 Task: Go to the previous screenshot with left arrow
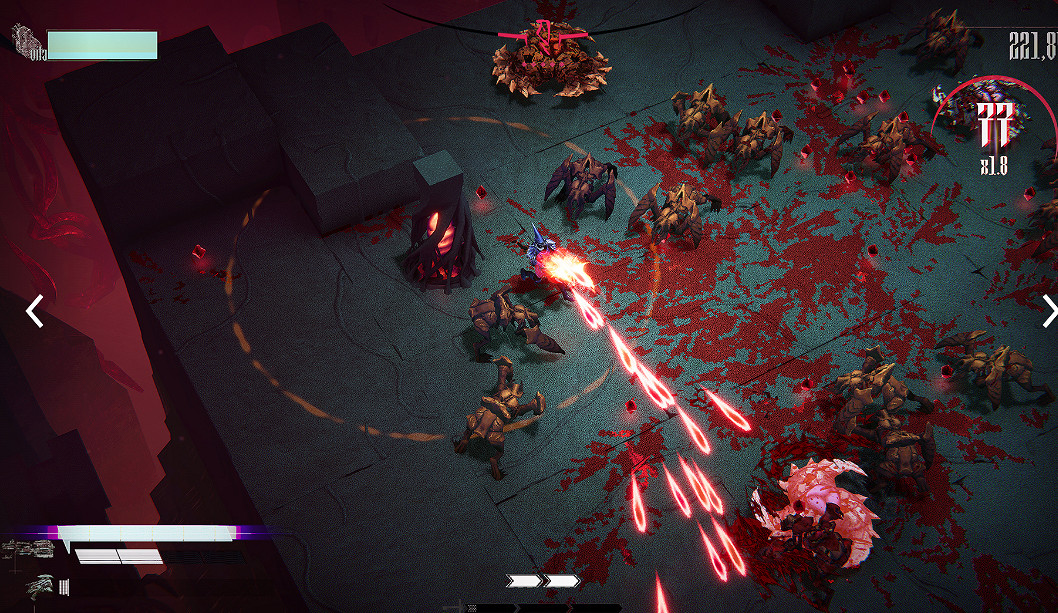pos(34,311)
